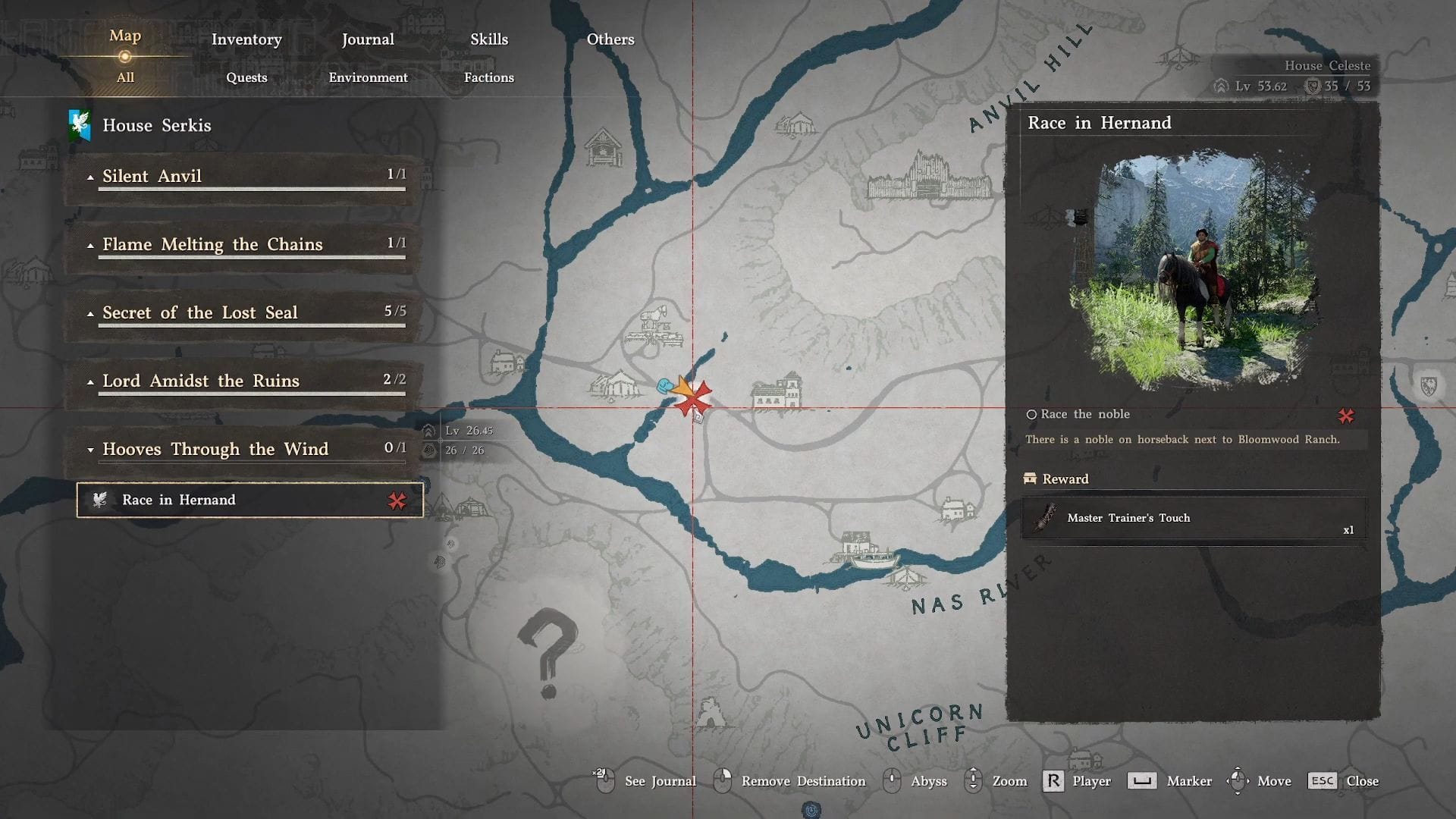This screenshot has width=1456, height=819.
Task: Go to the Skills tab
Action: (x=489, y=39)
